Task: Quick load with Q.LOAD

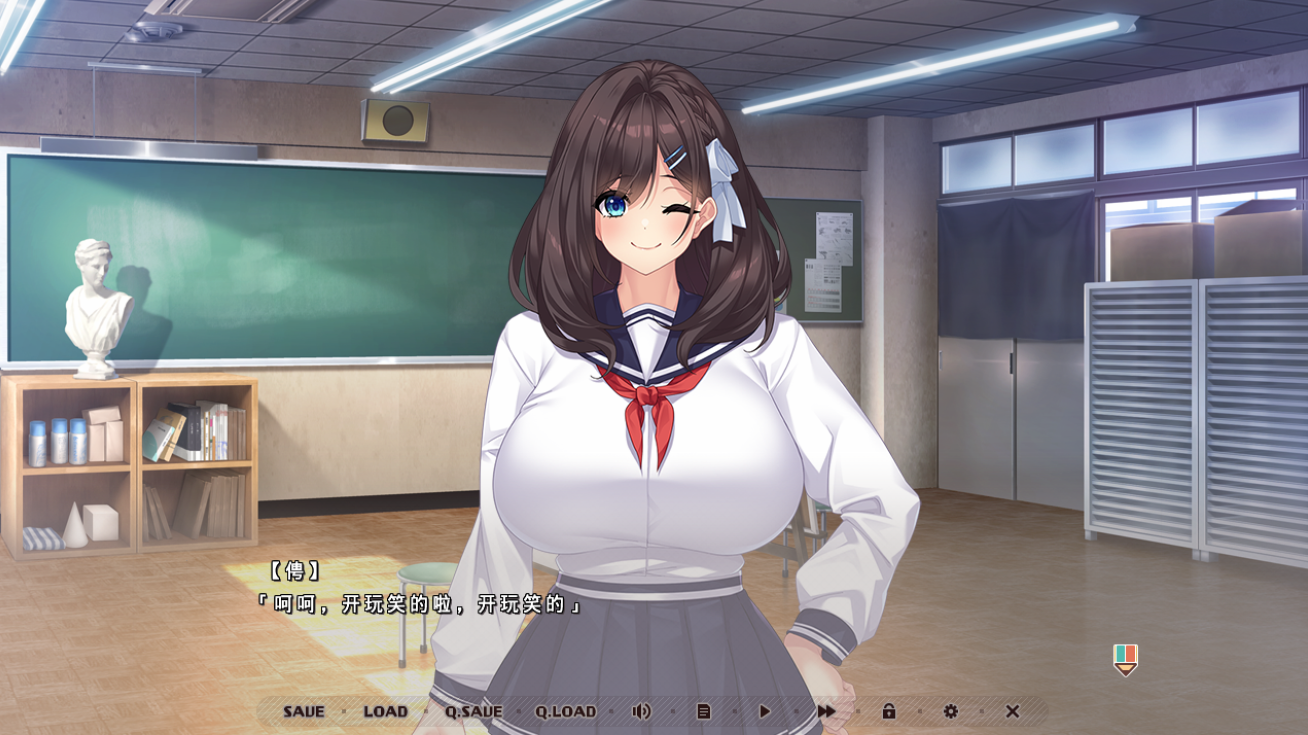Action: (x=565, y=712)
